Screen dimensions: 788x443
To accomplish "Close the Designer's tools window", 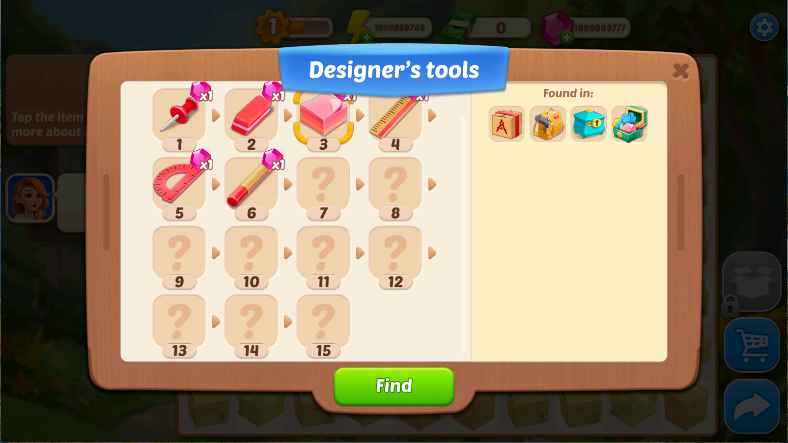I will (x=681, y=70).
